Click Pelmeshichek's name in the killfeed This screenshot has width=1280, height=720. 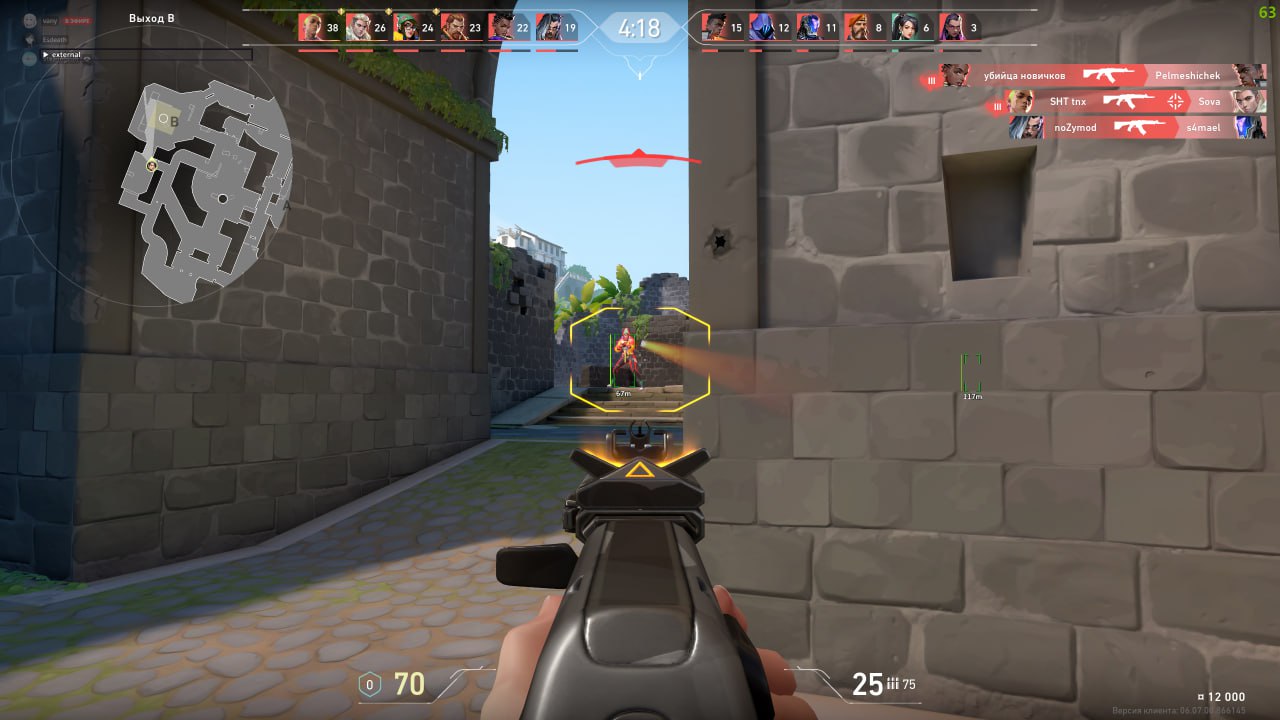pos(1186,75)
